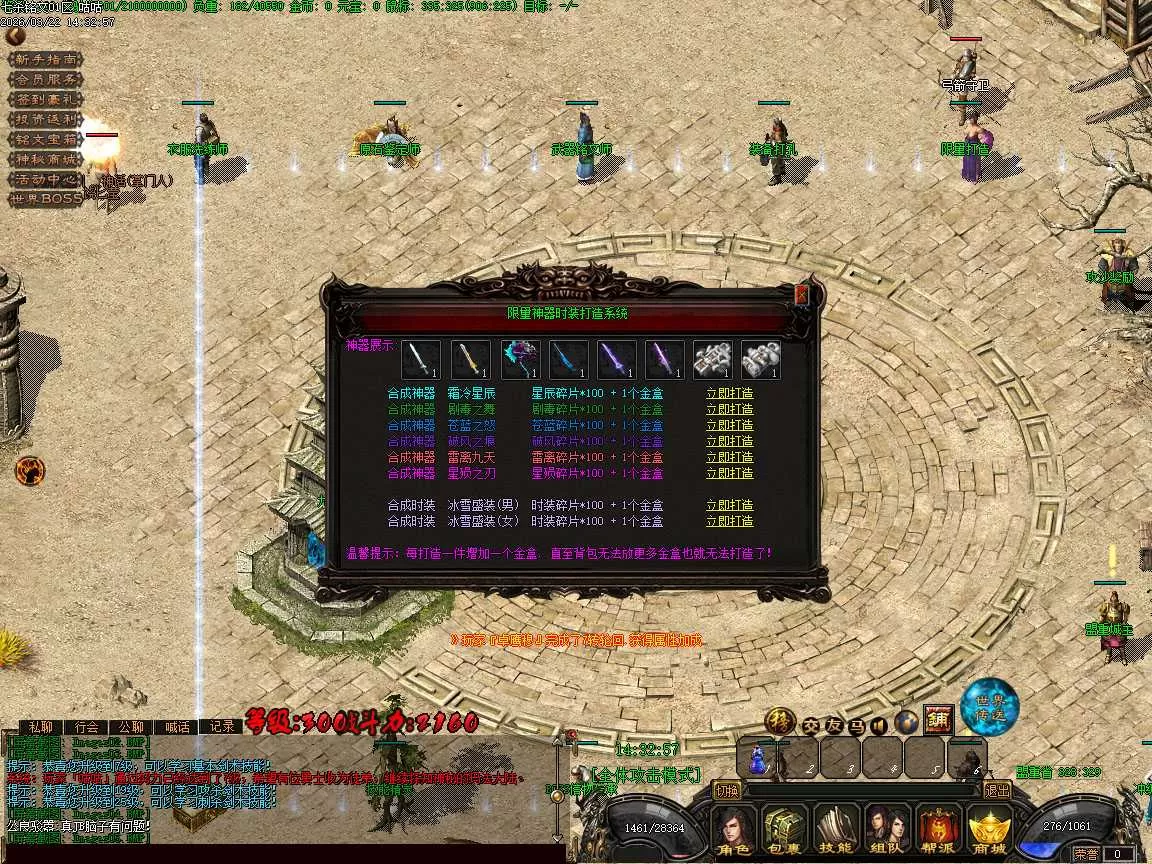Screen dimensions: 1152x864
Task: Forge the 霜冷星辰 weapon via 立即打造
Action: tap(729, 394)
